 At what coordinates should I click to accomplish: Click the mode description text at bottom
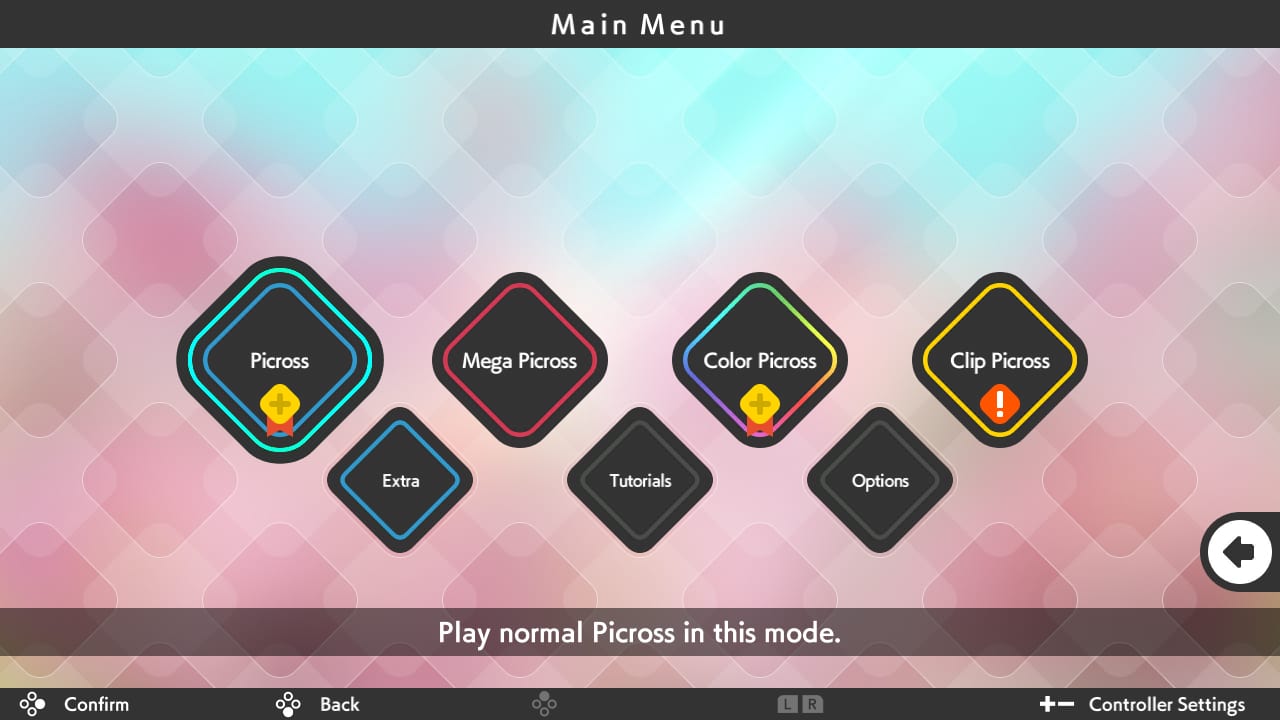(x=639, y=633)
